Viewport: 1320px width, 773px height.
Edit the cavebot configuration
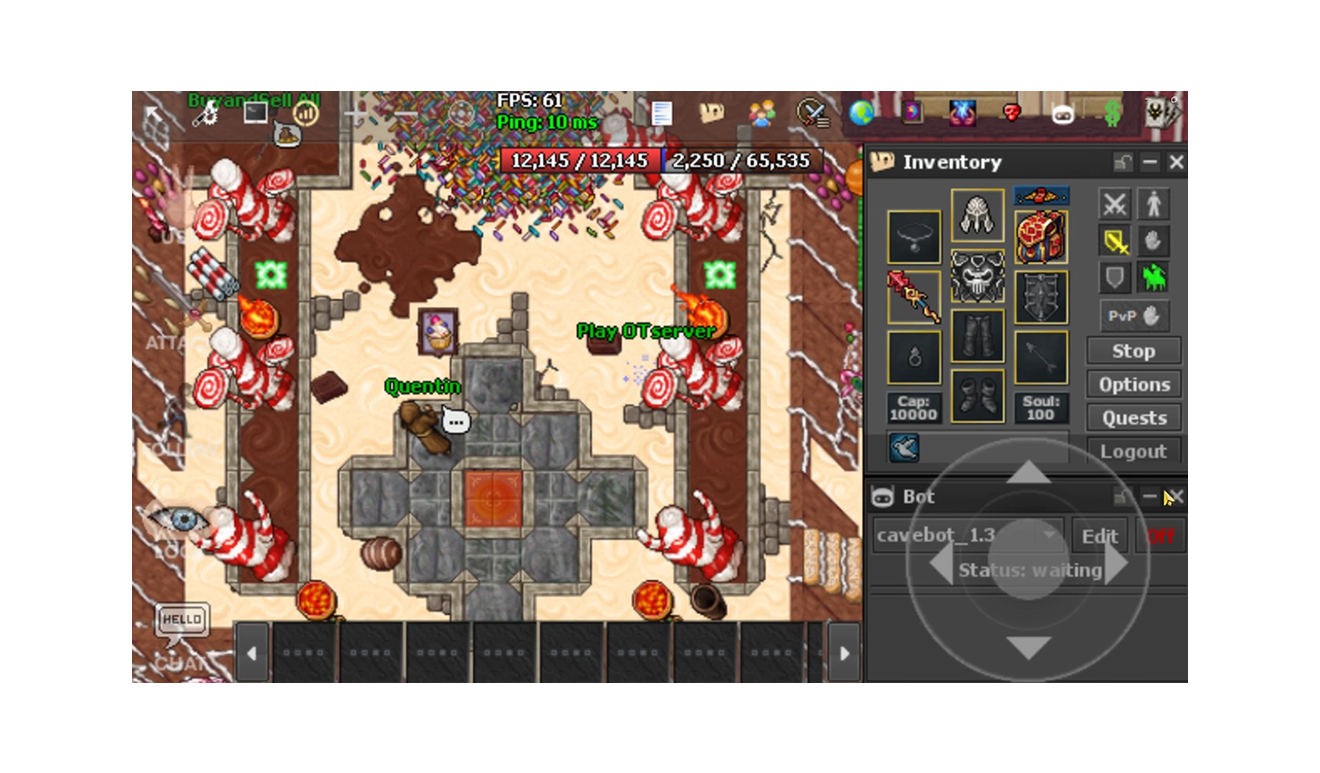point(1099,536)
